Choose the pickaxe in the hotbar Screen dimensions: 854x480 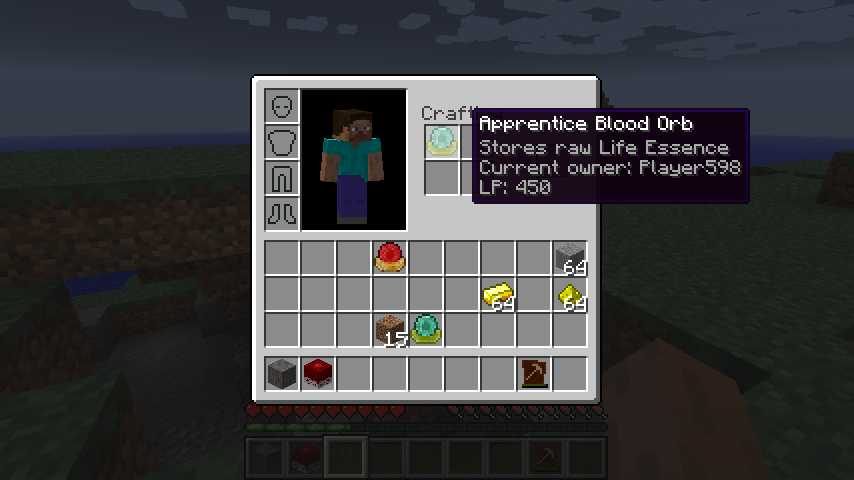pos(534,374)
